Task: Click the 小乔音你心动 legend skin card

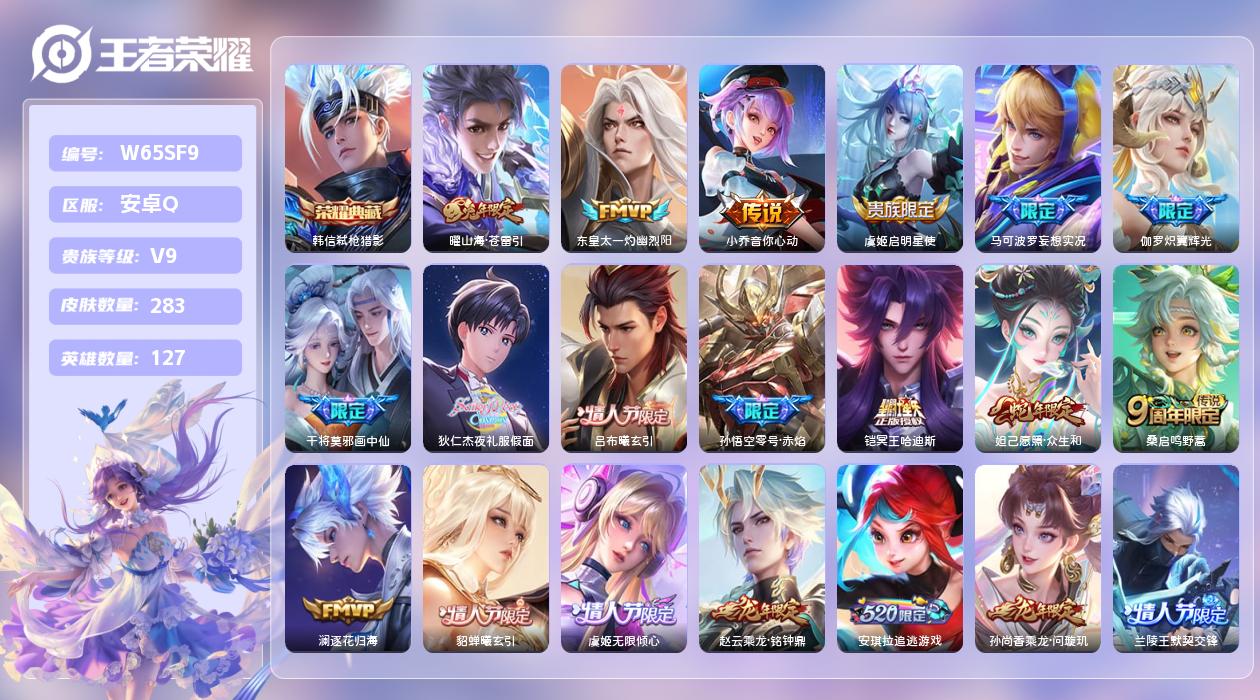Action: (x=762, y=158)
